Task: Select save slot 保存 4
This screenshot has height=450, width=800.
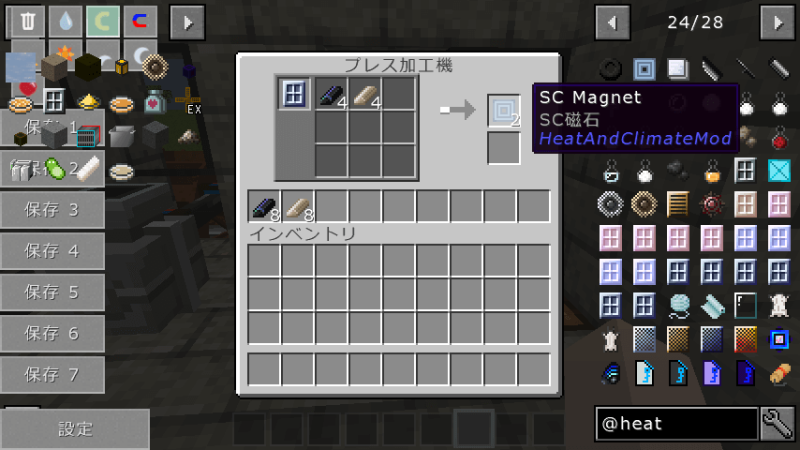Action: pyautogui.click(x=52, y=251)
